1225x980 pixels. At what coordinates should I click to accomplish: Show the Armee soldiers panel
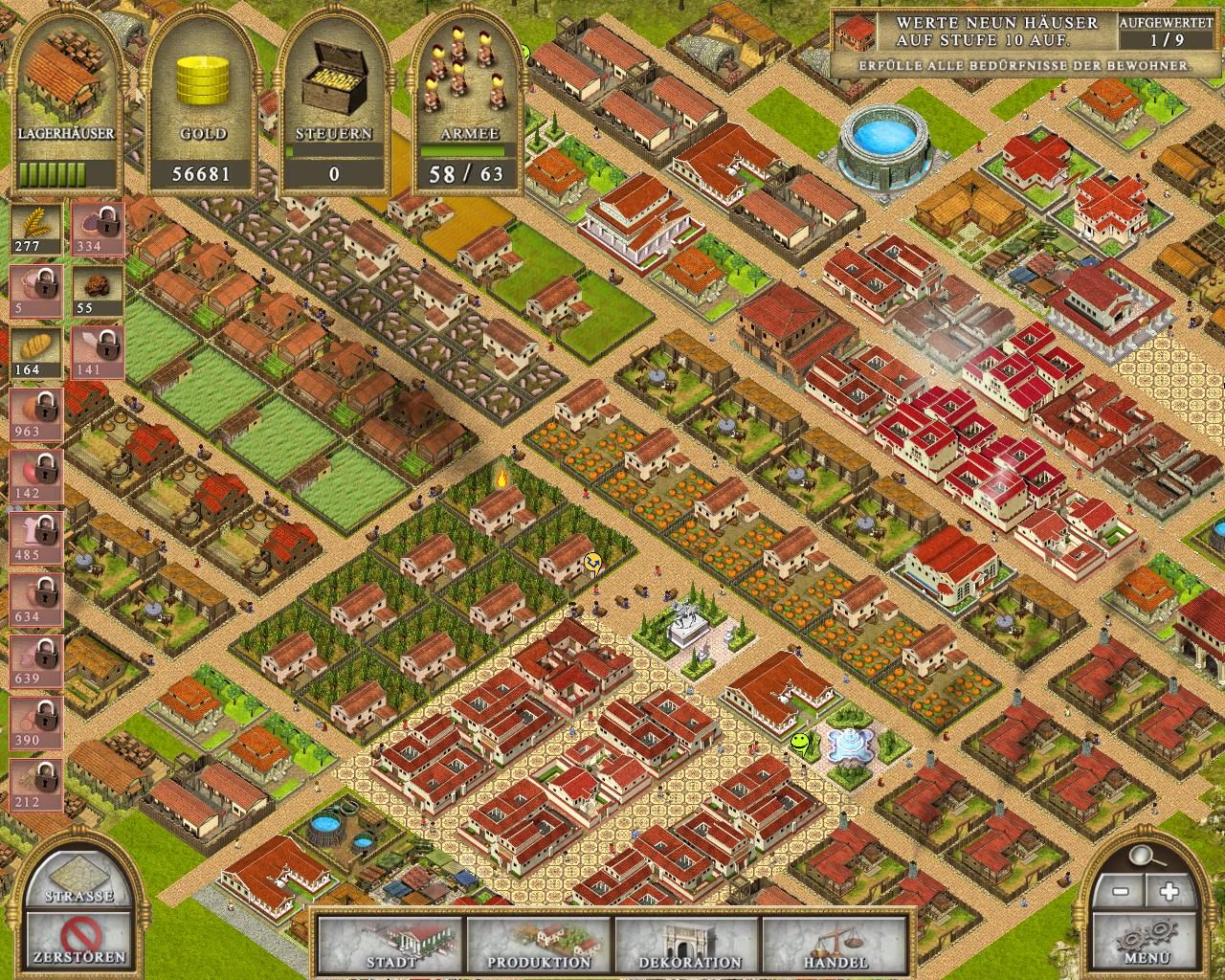pyautogui.click(x=464, y=100)
